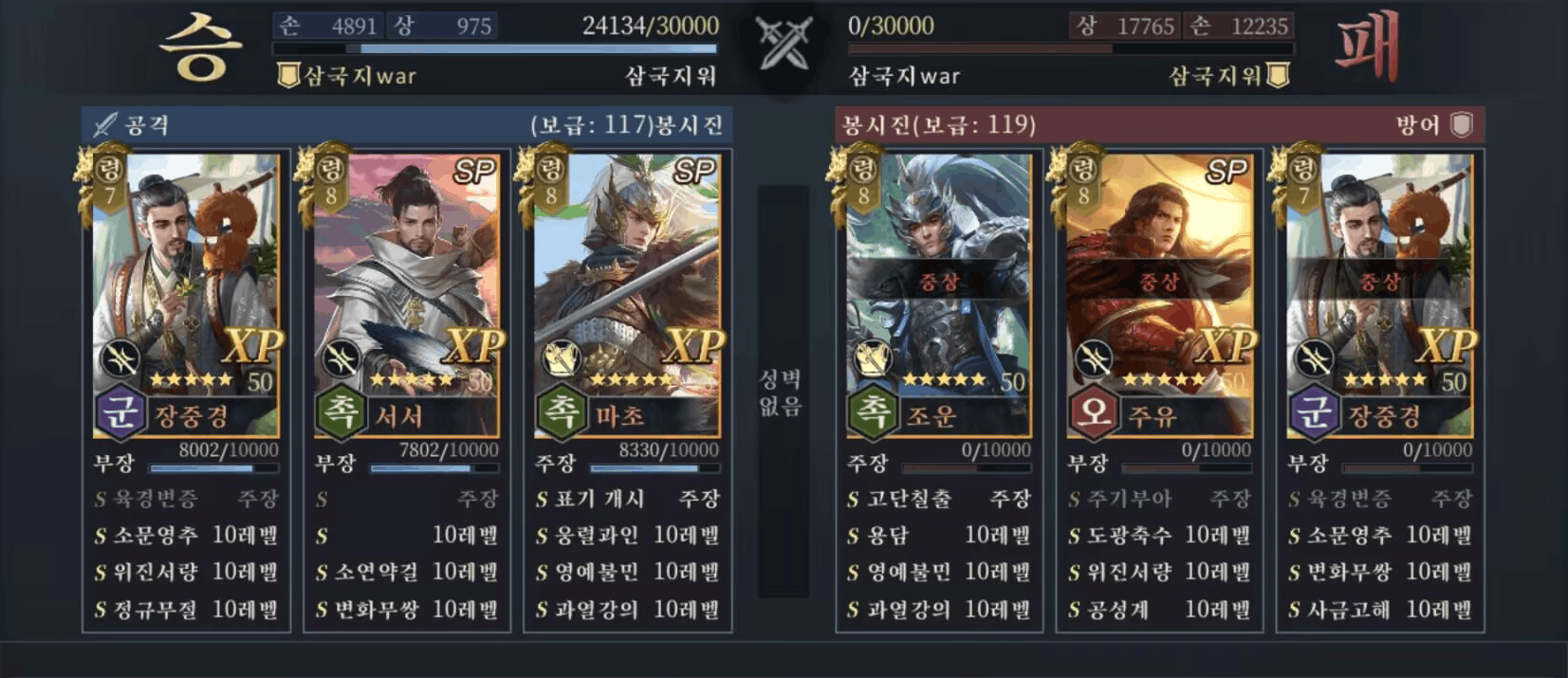1568x678 pixels.
Task: Open the 소연약결 skill entry
Action: [406, 573]
